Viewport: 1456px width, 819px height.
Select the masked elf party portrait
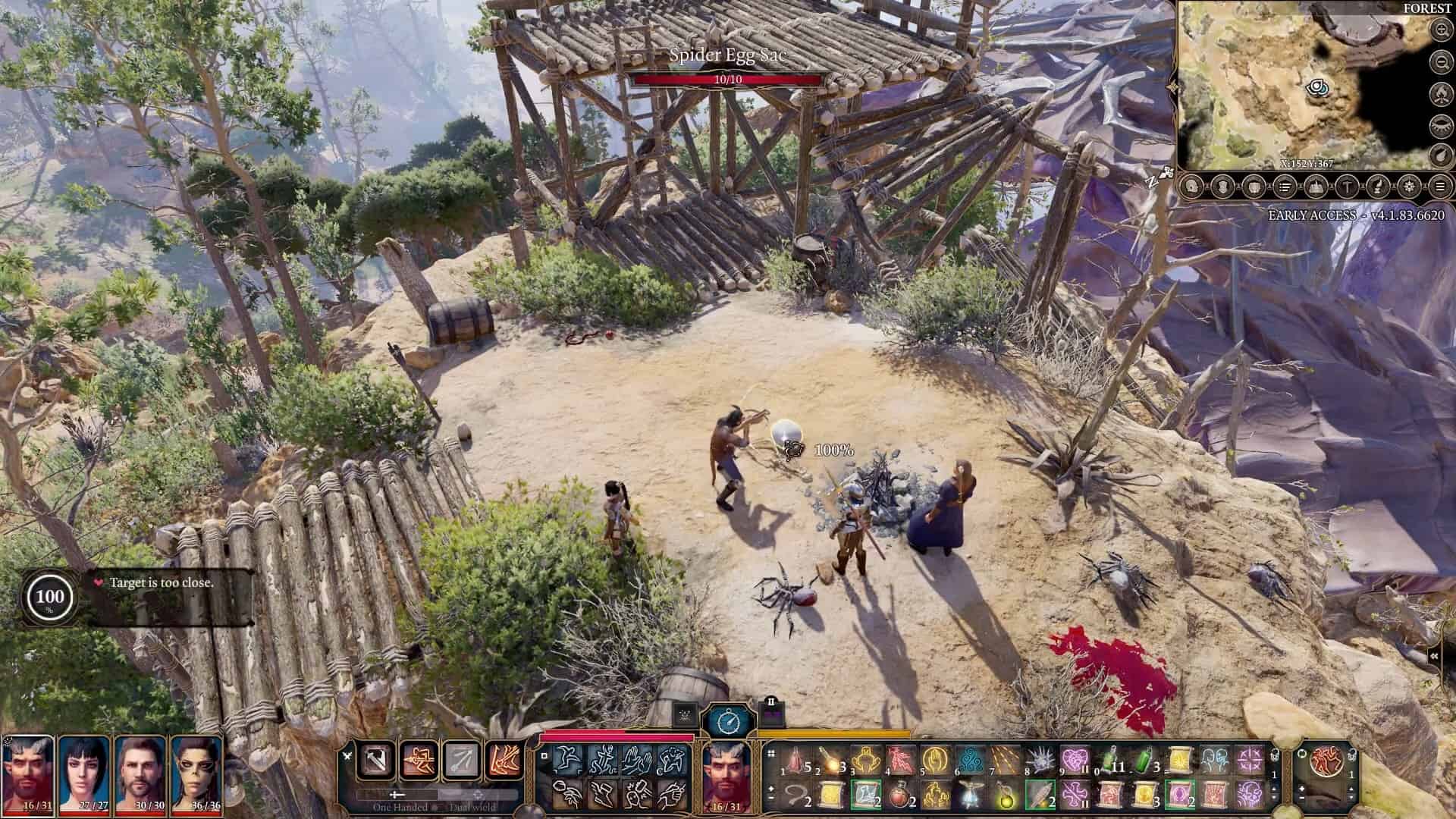[x=196, y=775]
